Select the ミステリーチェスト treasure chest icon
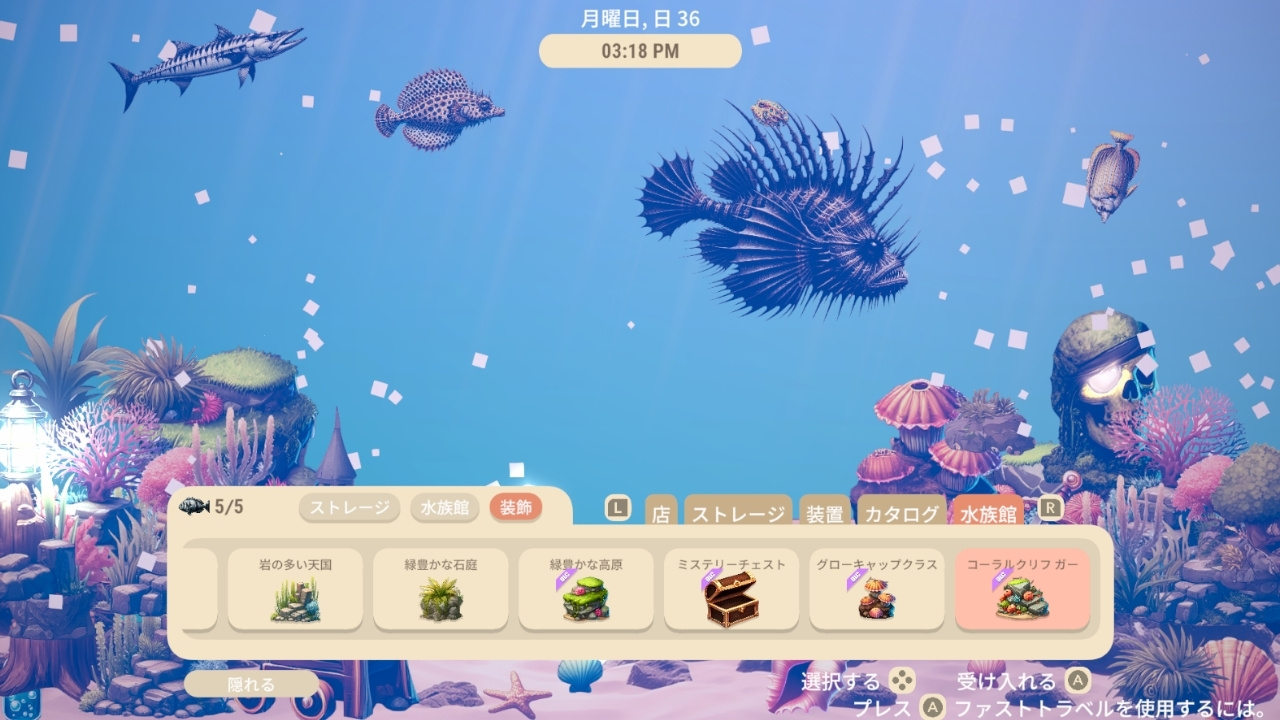 coord(731,600)
